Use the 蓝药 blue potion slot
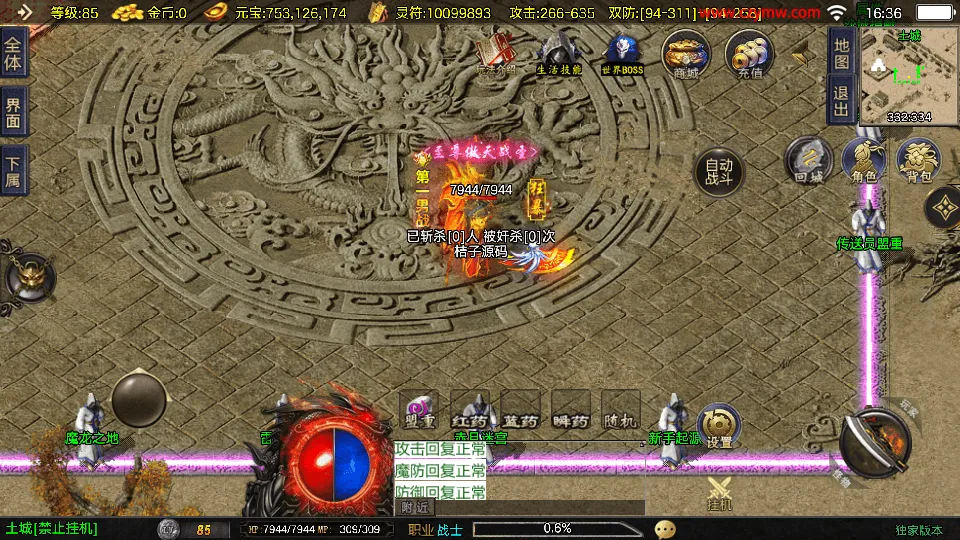 point(520,410)
